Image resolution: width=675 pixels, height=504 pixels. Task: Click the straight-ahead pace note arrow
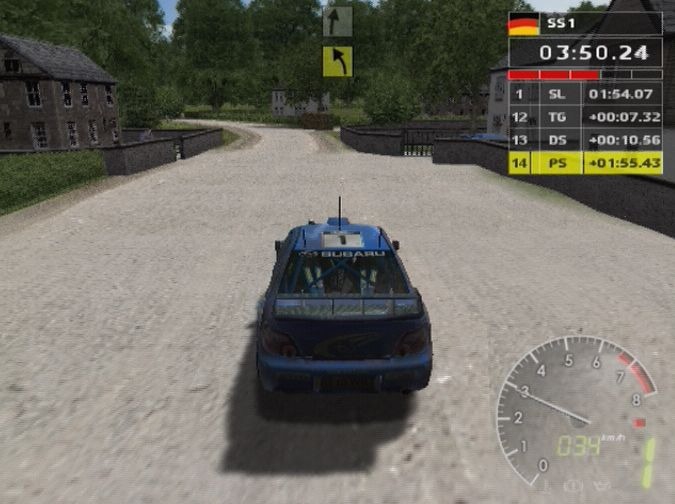tap(337, 22)
